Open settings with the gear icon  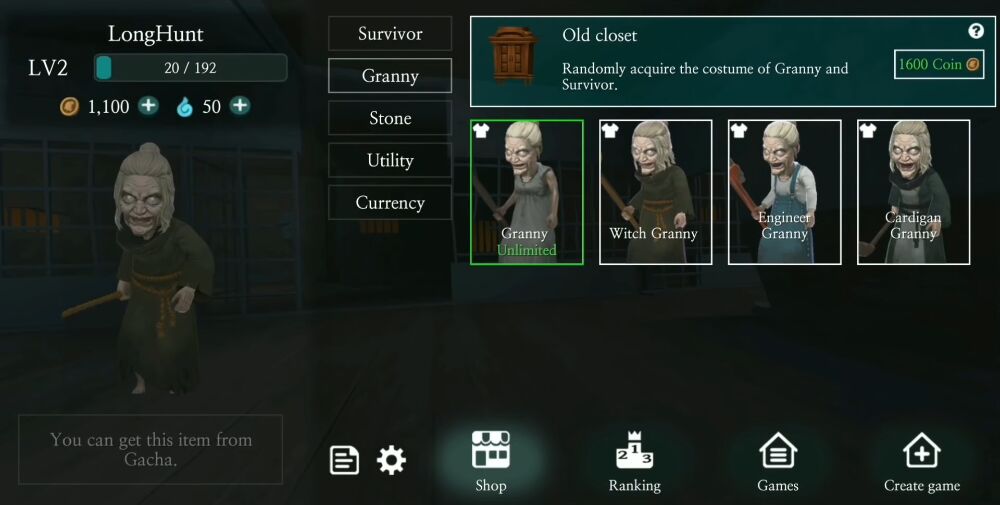point(391,460)
